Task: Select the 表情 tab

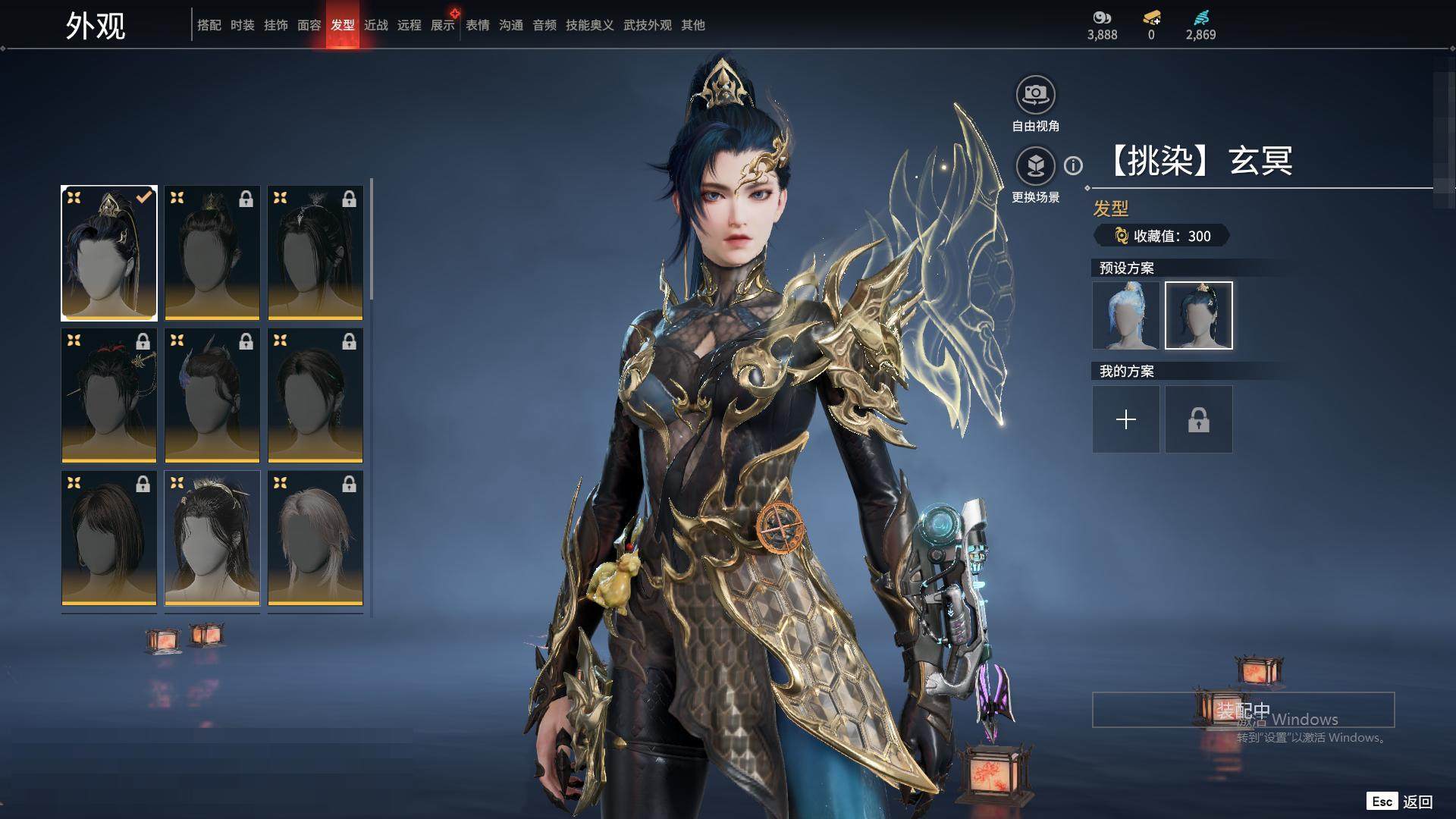Action: coord(478,25)
